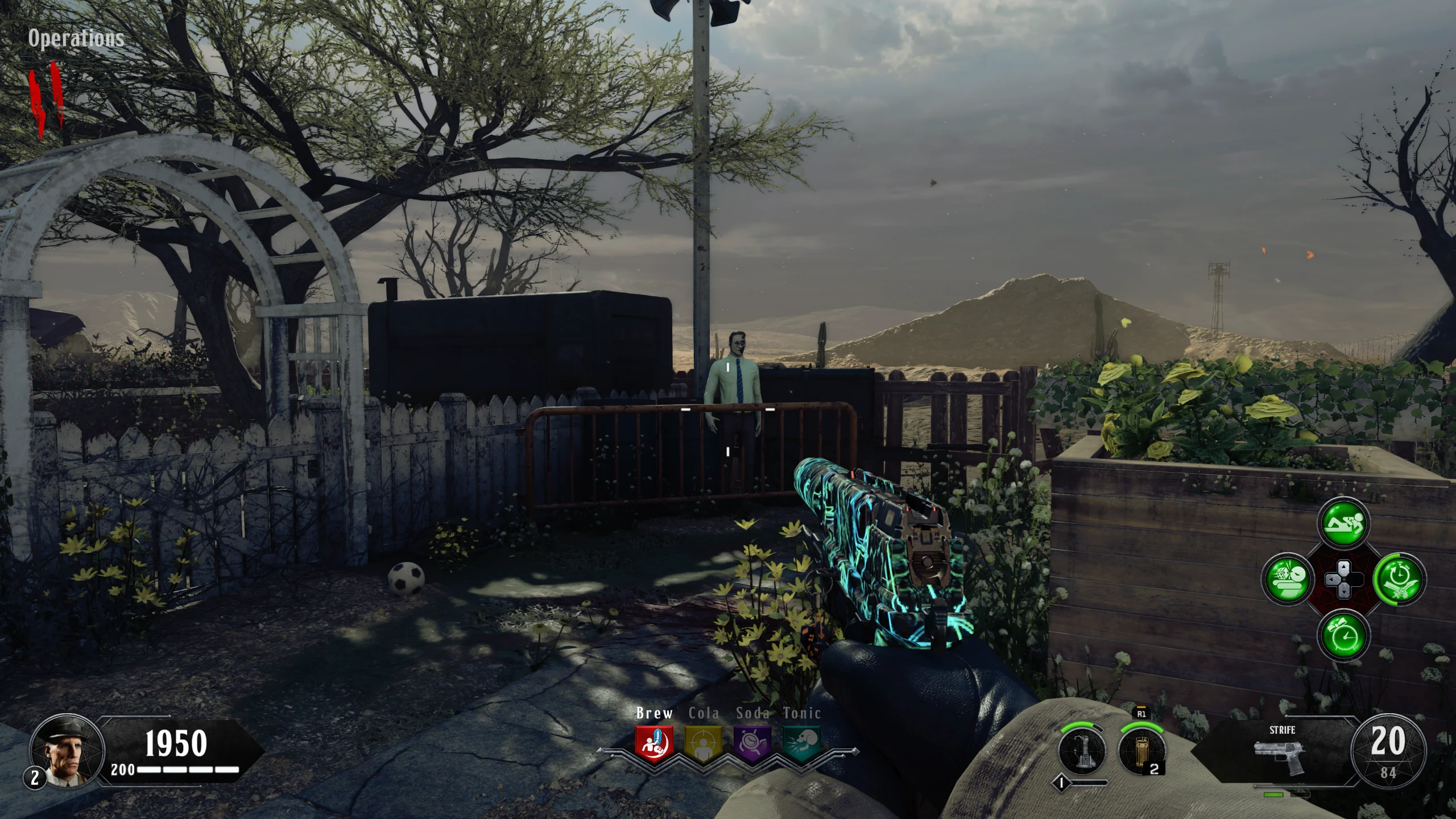Use the golden canister grenade equipment
This screenshot has height=819, width=1456.
click(x=1140, y=750)
